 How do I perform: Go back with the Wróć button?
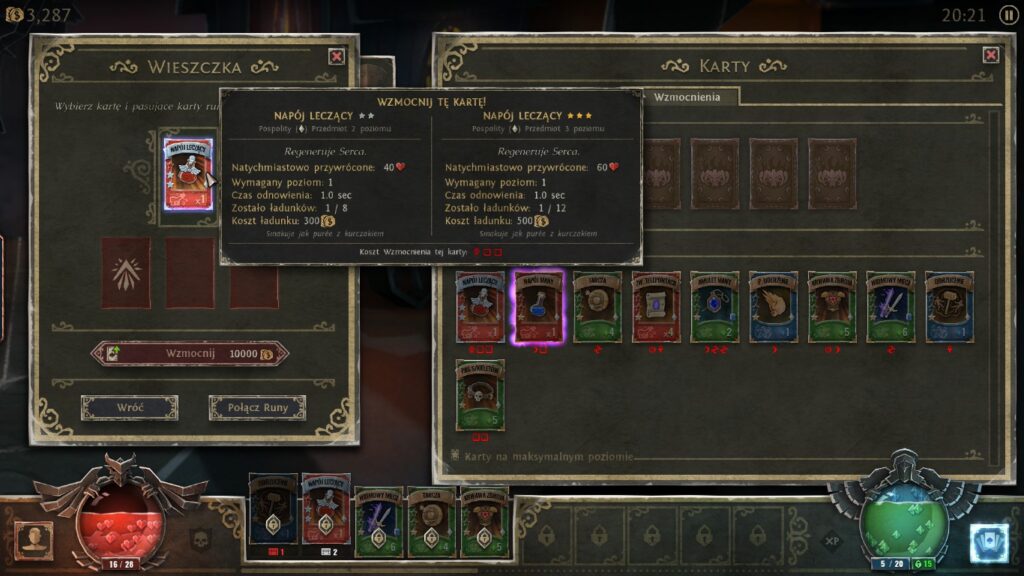pos(129,408)
